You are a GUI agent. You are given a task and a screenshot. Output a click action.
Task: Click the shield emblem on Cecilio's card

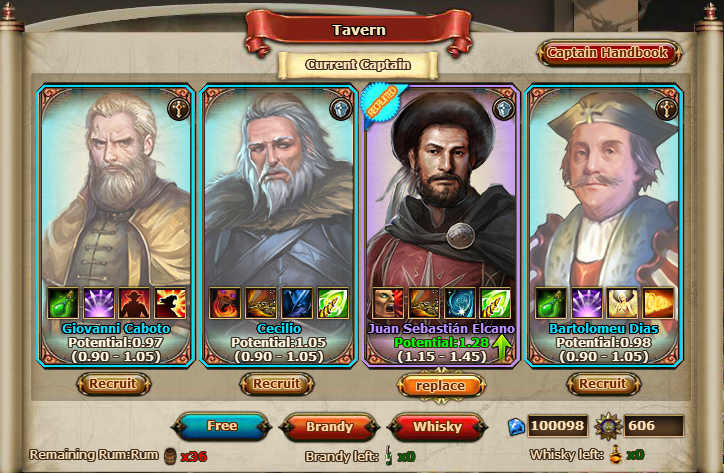click(341, 108)
